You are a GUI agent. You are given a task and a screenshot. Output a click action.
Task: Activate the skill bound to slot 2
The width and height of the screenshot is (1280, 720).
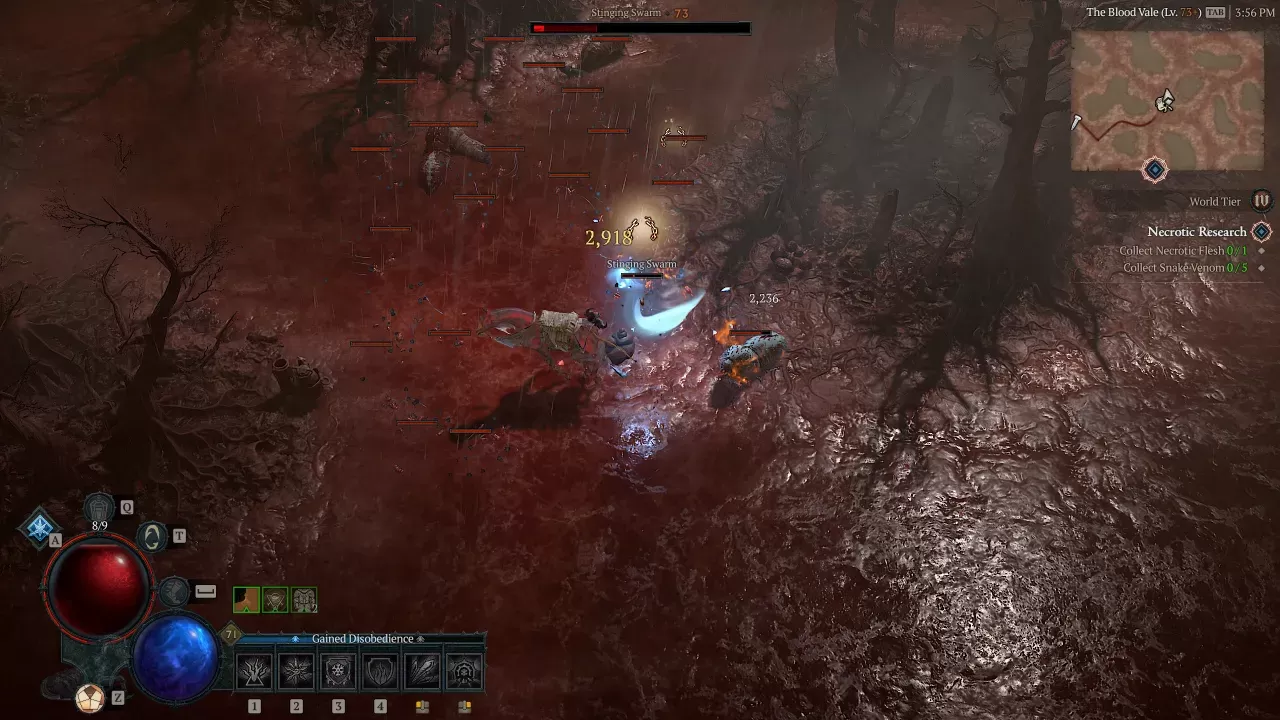pos(295,670)
